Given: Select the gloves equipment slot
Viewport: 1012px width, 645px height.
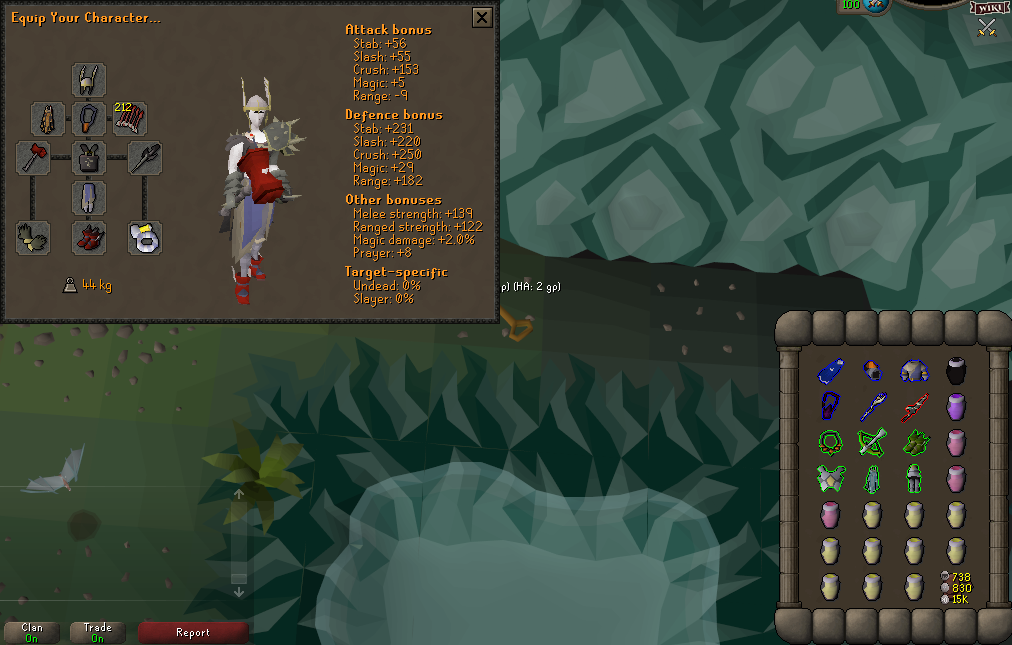Looking at the screenshot, I should coord(33,237).
